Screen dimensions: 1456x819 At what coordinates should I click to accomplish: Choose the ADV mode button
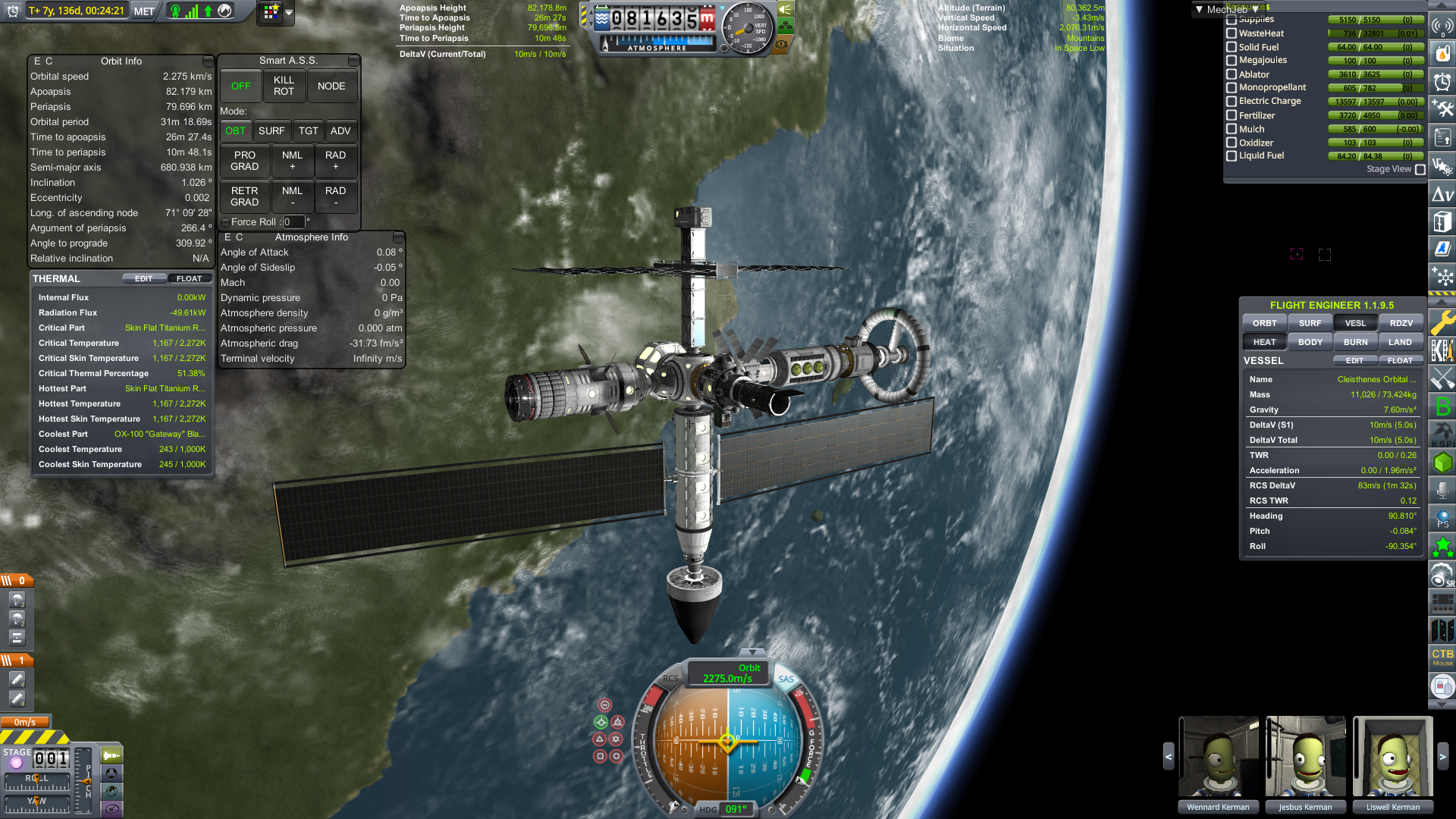click(x=340, y=131)
